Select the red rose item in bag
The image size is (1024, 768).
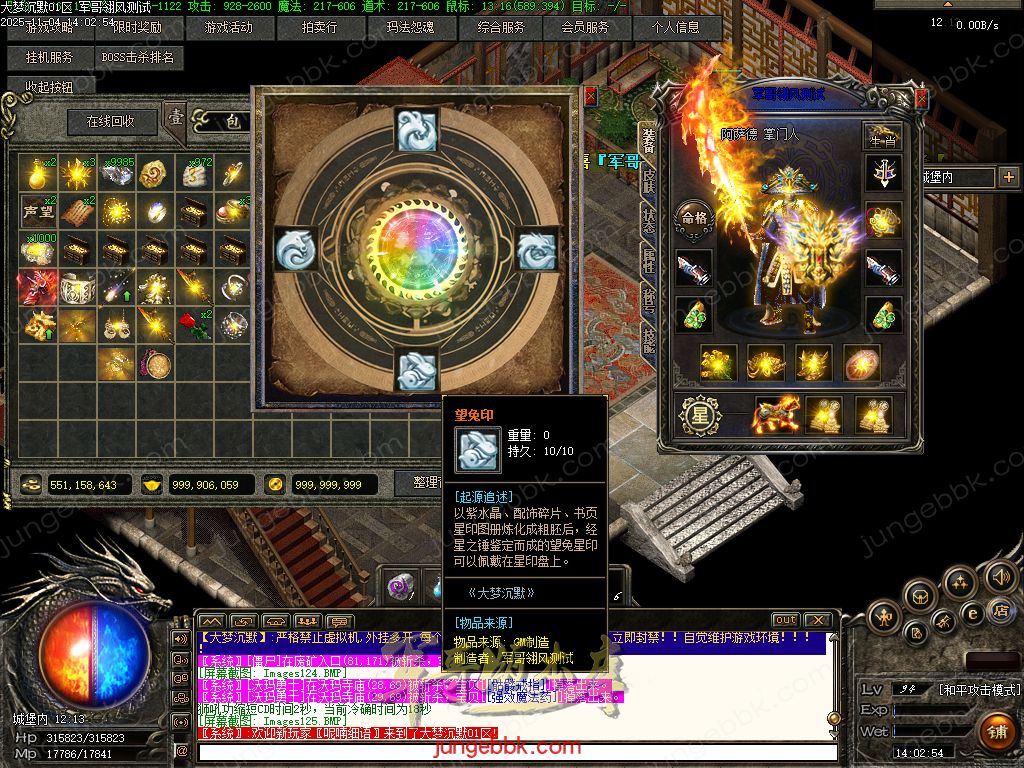coord(193,323)
